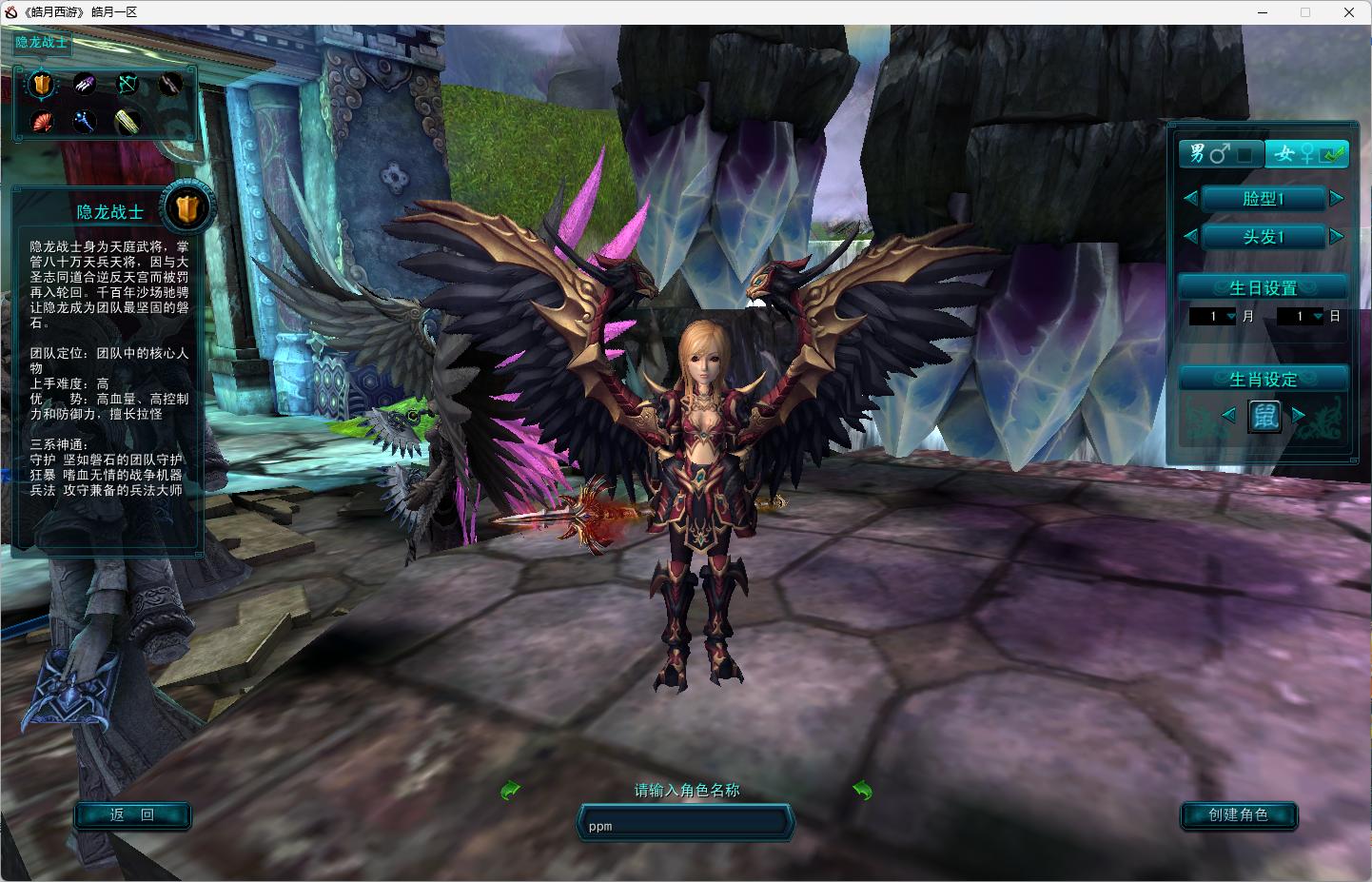Choose the blue staff class icon
The height and width of the screenshot is (882, 1372).
point(85,122)
